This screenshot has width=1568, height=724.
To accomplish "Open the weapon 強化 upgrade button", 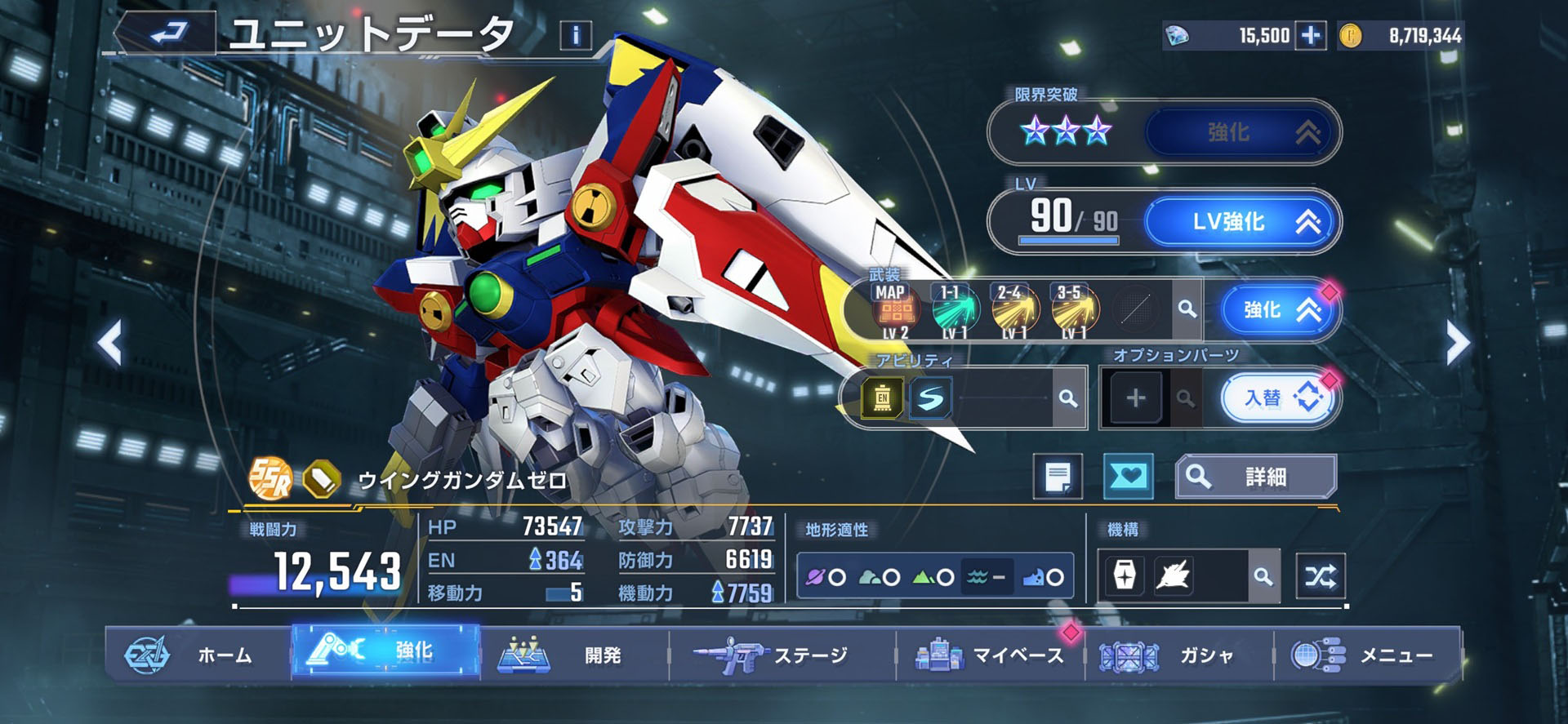I will (x=1278, y=310).
